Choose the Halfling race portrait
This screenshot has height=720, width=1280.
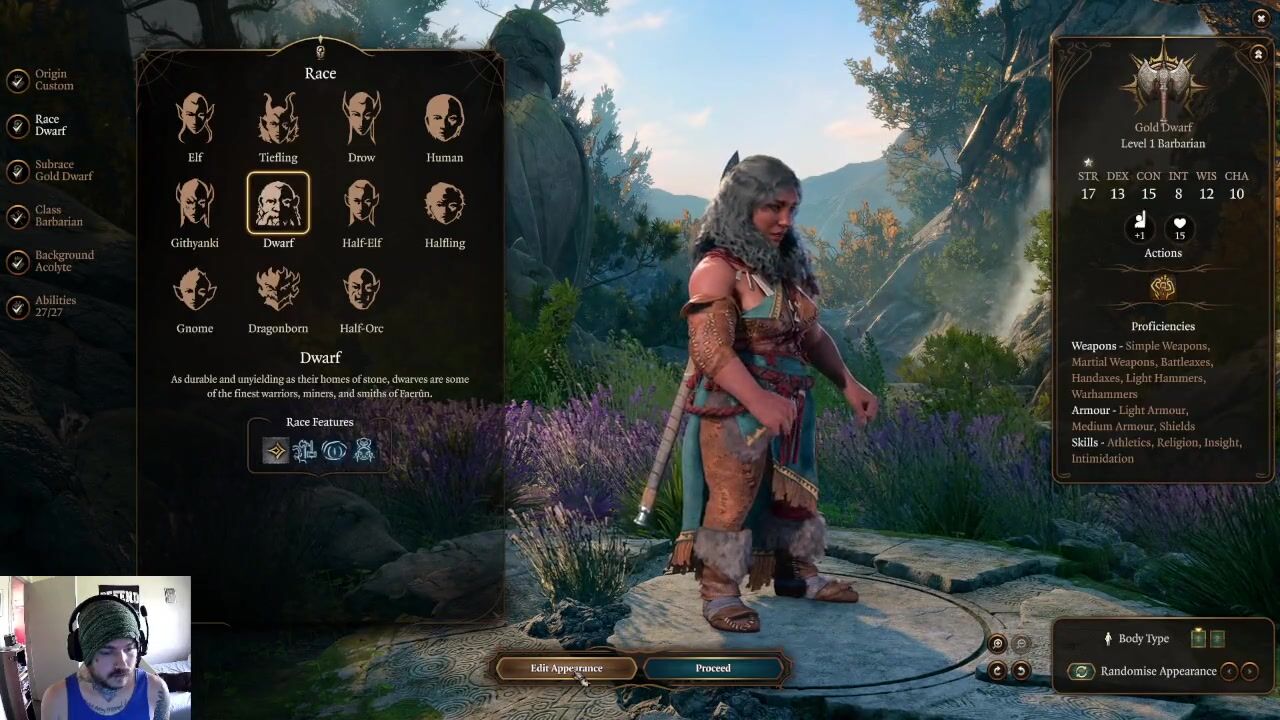[x=445, y=204]
